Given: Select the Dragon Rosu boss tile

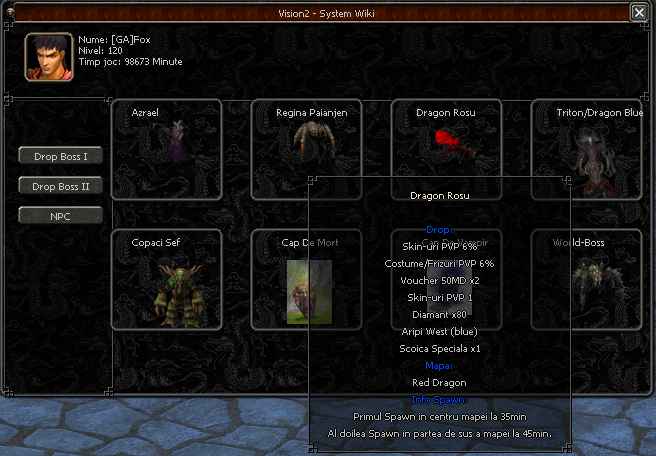Looking at the screenshot, I should tap(446, 140).
